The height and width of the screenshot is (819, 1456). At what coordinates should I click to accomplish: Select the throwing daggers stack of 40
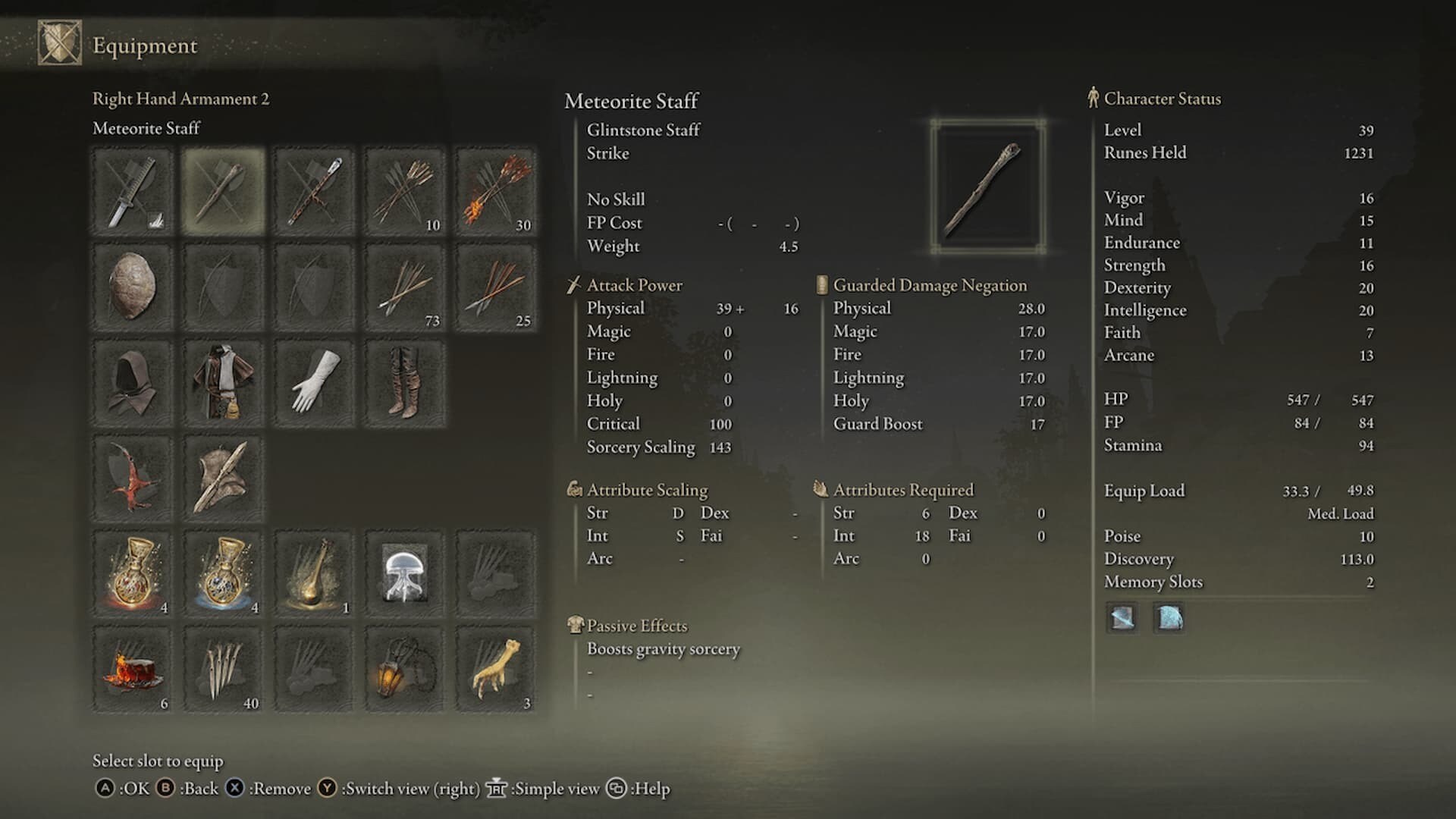pos(223,670)
